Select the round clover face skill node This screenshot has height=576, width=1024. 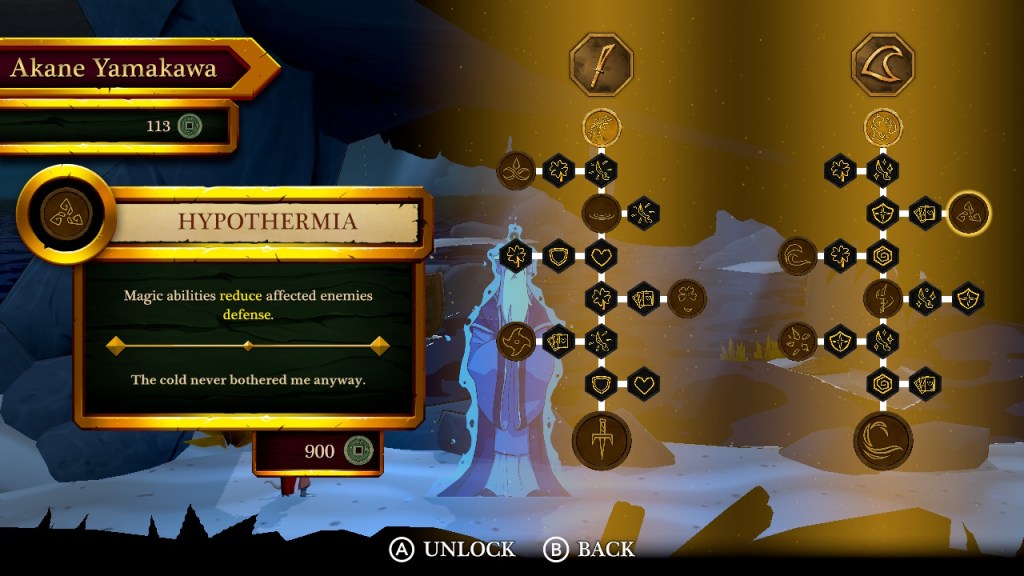coord(686,297)
